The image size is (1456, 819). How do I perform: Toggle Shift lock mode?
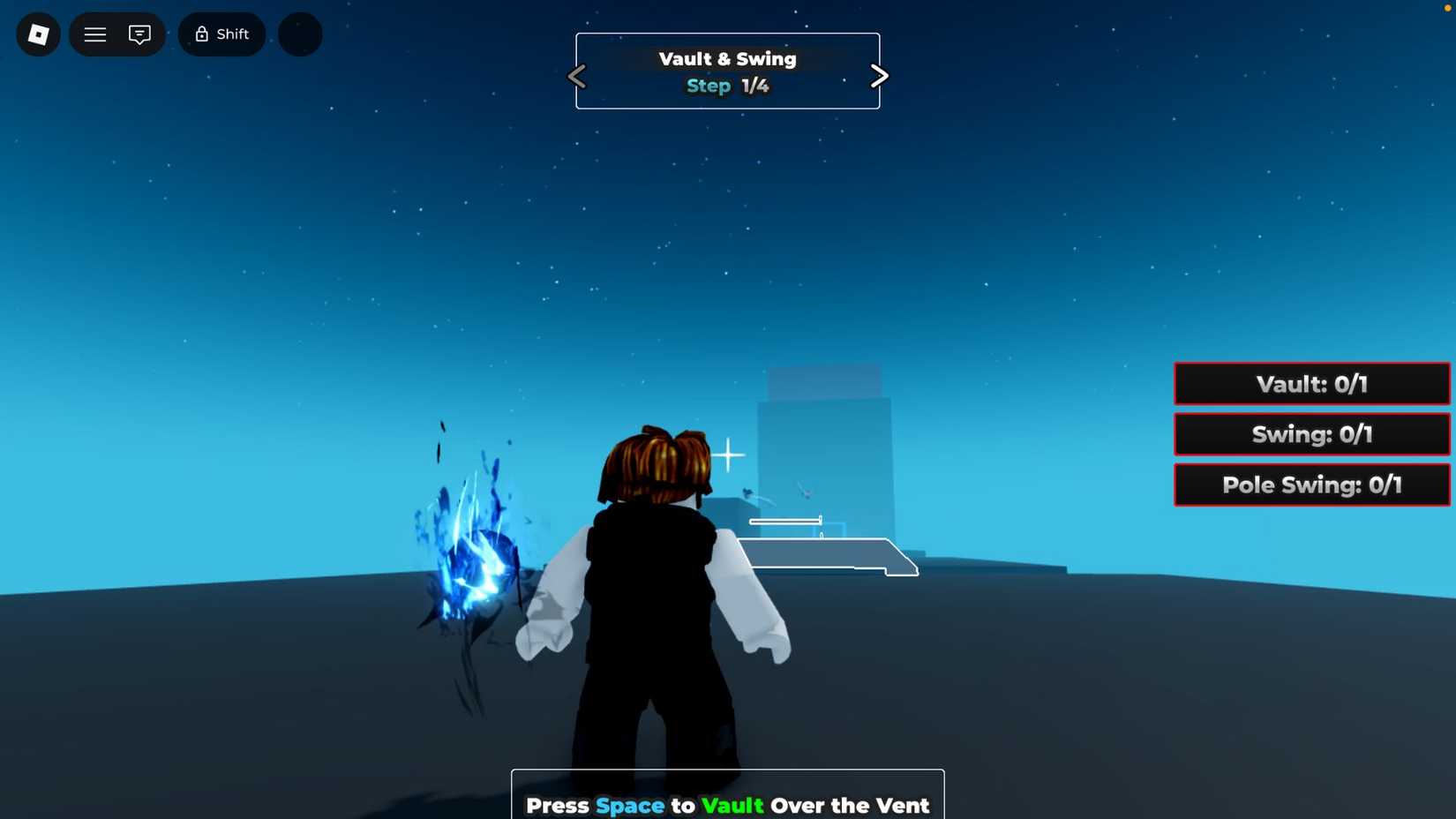(221, 34)
